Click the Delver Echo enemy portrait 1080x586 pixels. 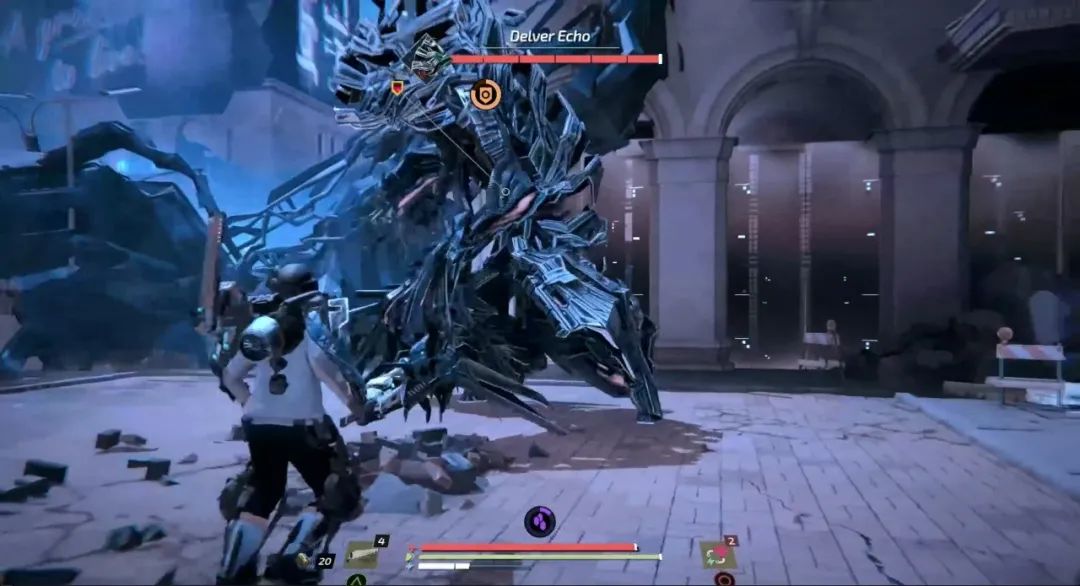pos(430,58)
